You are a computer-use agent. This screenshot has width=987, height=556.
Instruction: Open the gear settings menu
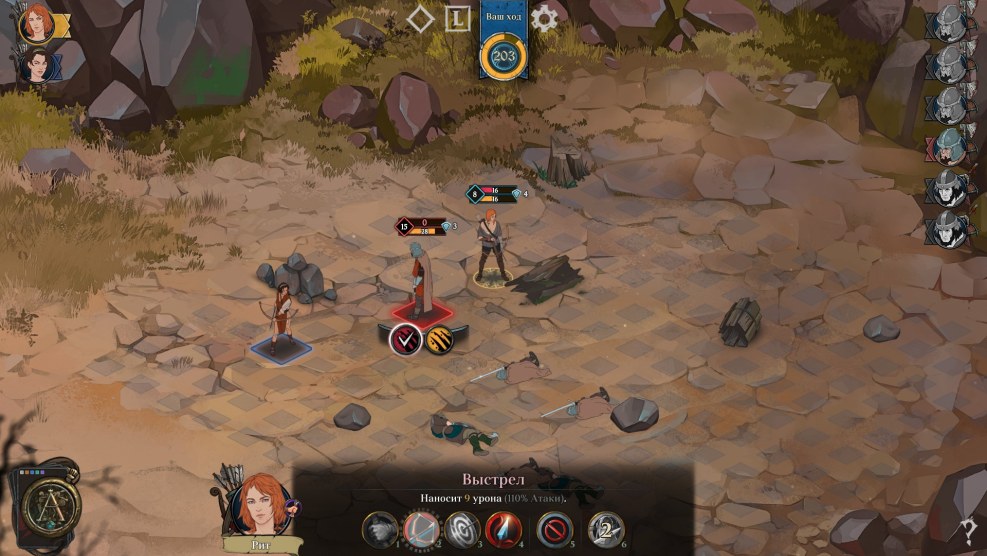click(x=545, y=18)
